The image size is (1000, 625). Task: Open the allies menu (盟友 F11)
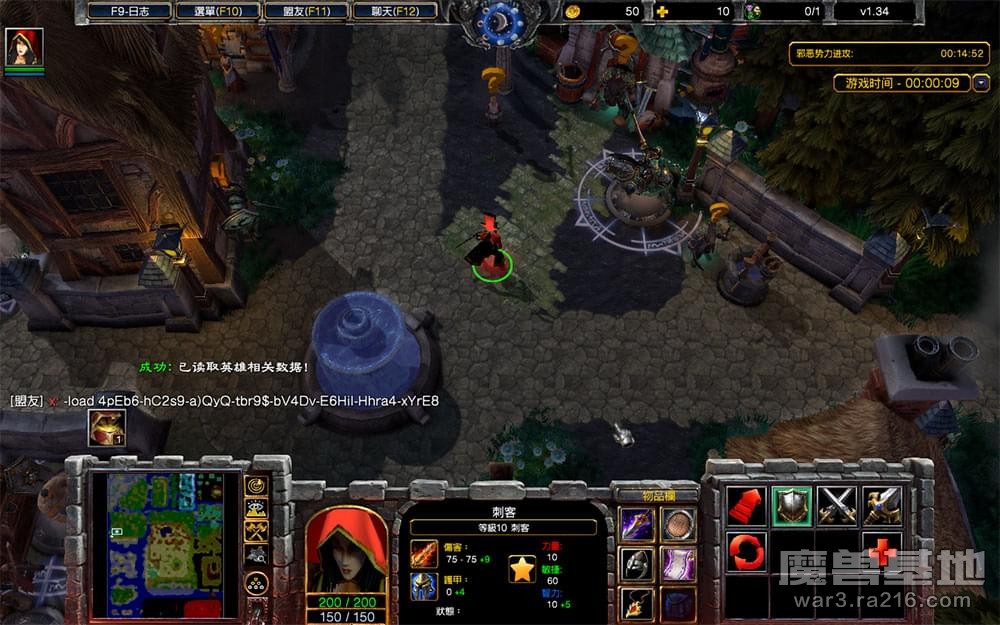point(306,12)
